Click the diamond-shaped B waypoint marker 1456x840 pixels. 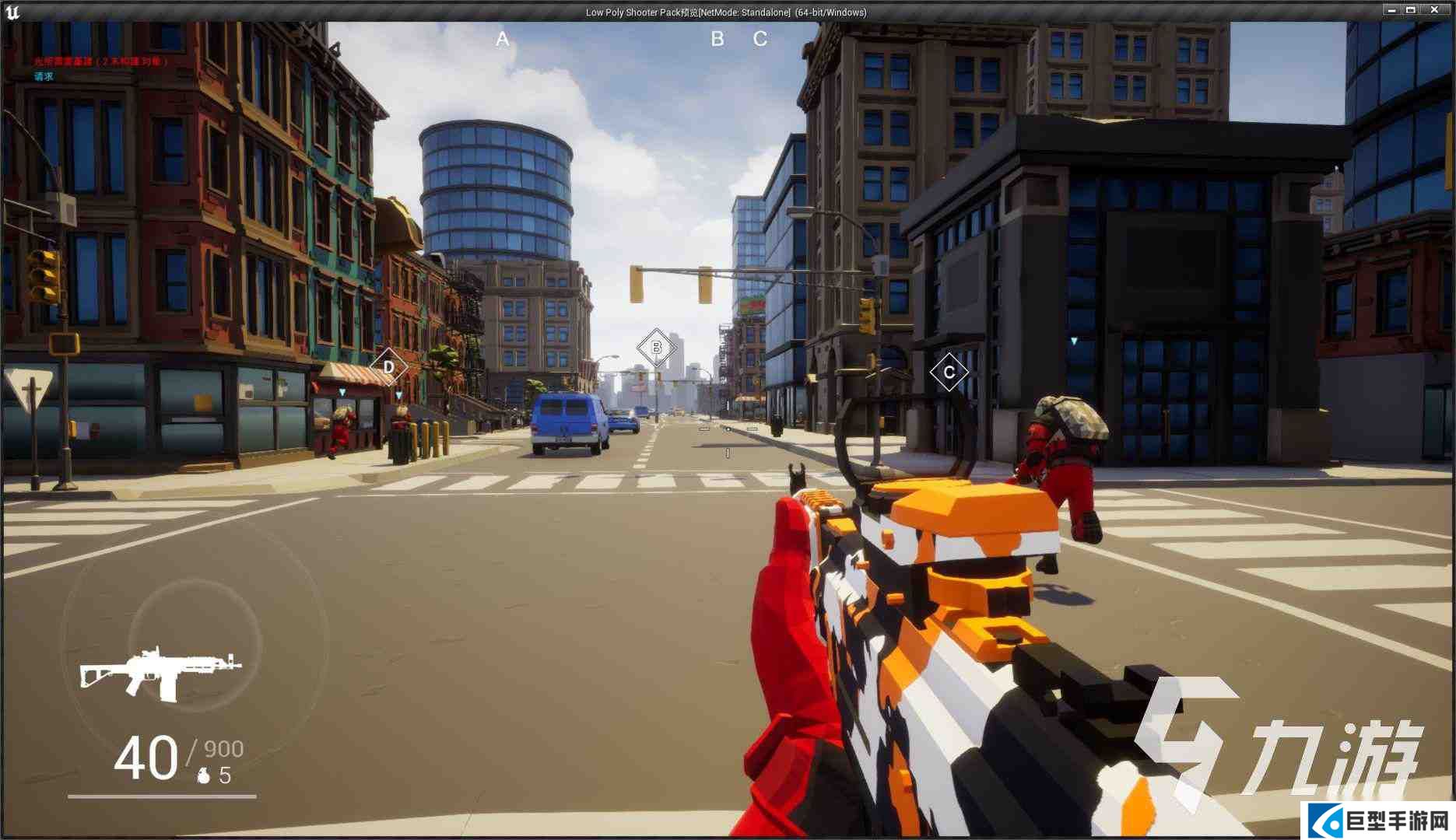click(x=656, y=348)
